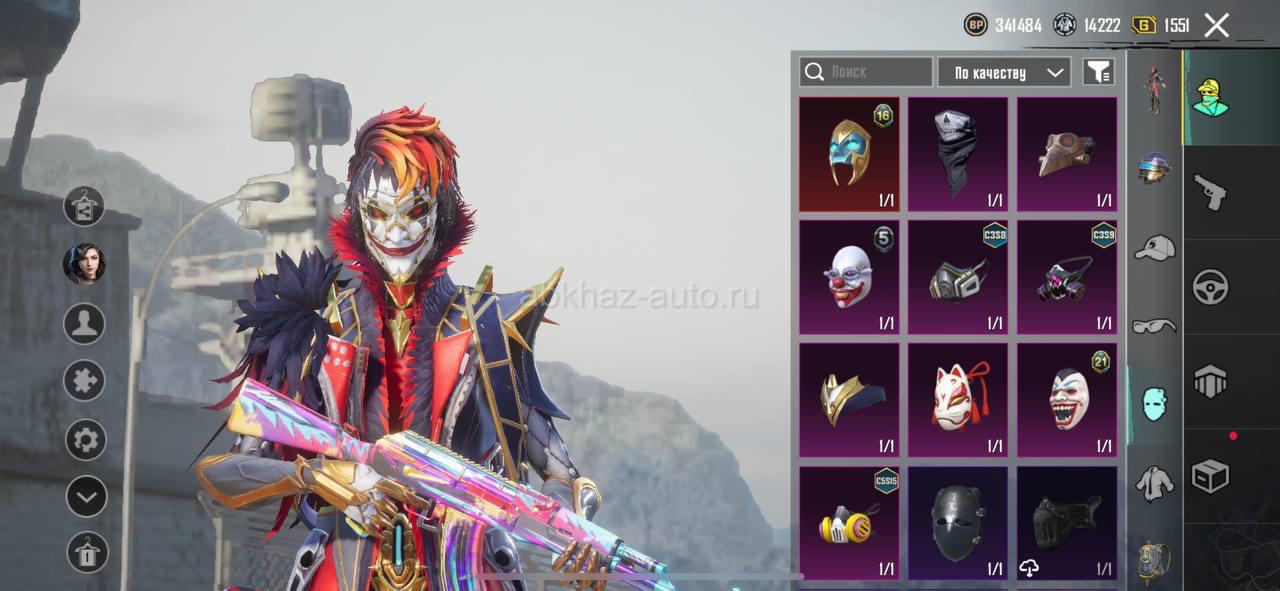Open the steering wheel vehicles section
Viewport: 1280px width, 591px height.
(1210, 287)
